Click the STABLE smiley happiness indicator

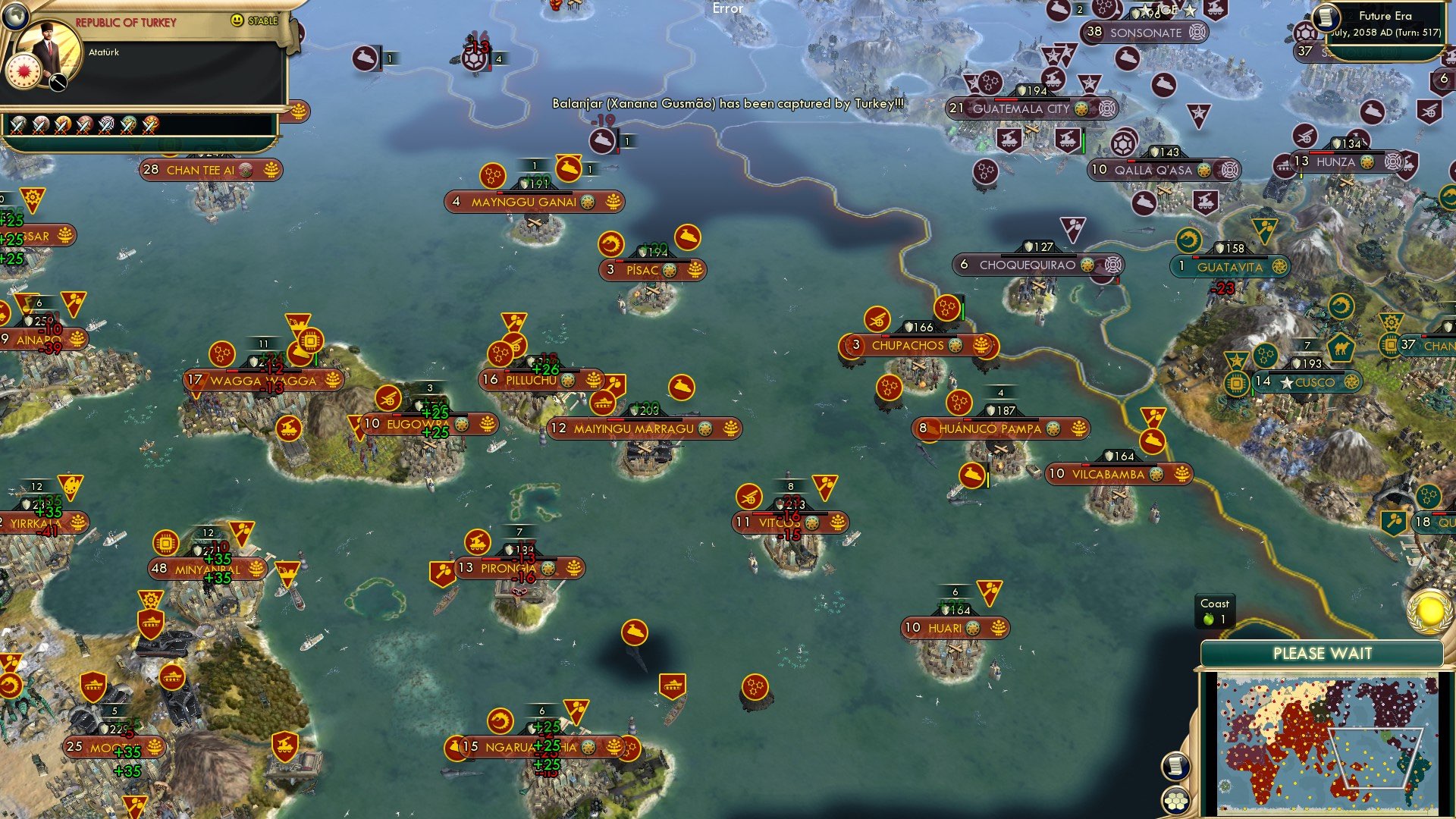237,20
